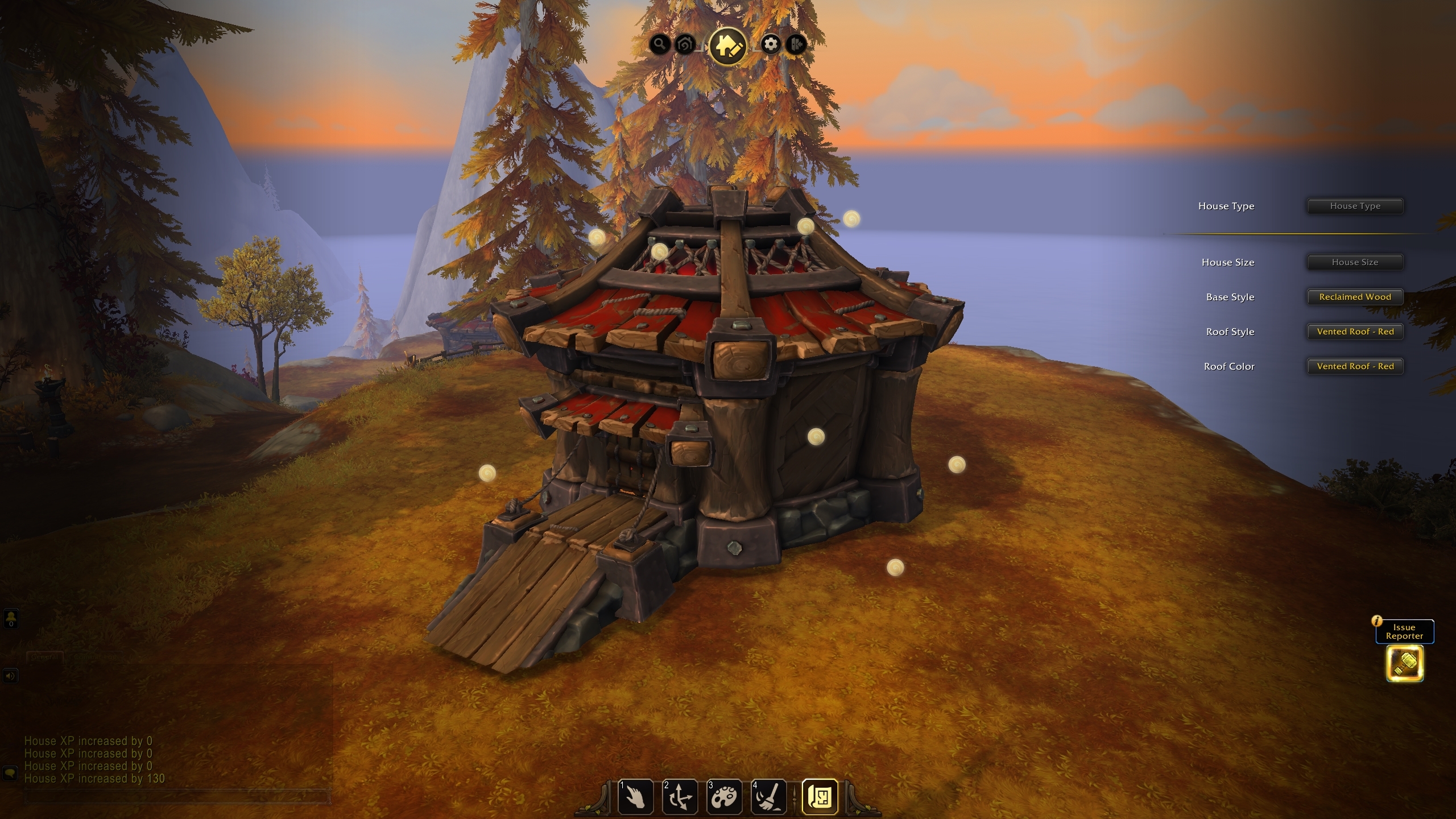This screenshot has height=819, width=1456.
Task: Click the magnifying glass icon at top
Action: tap(659, 44)
